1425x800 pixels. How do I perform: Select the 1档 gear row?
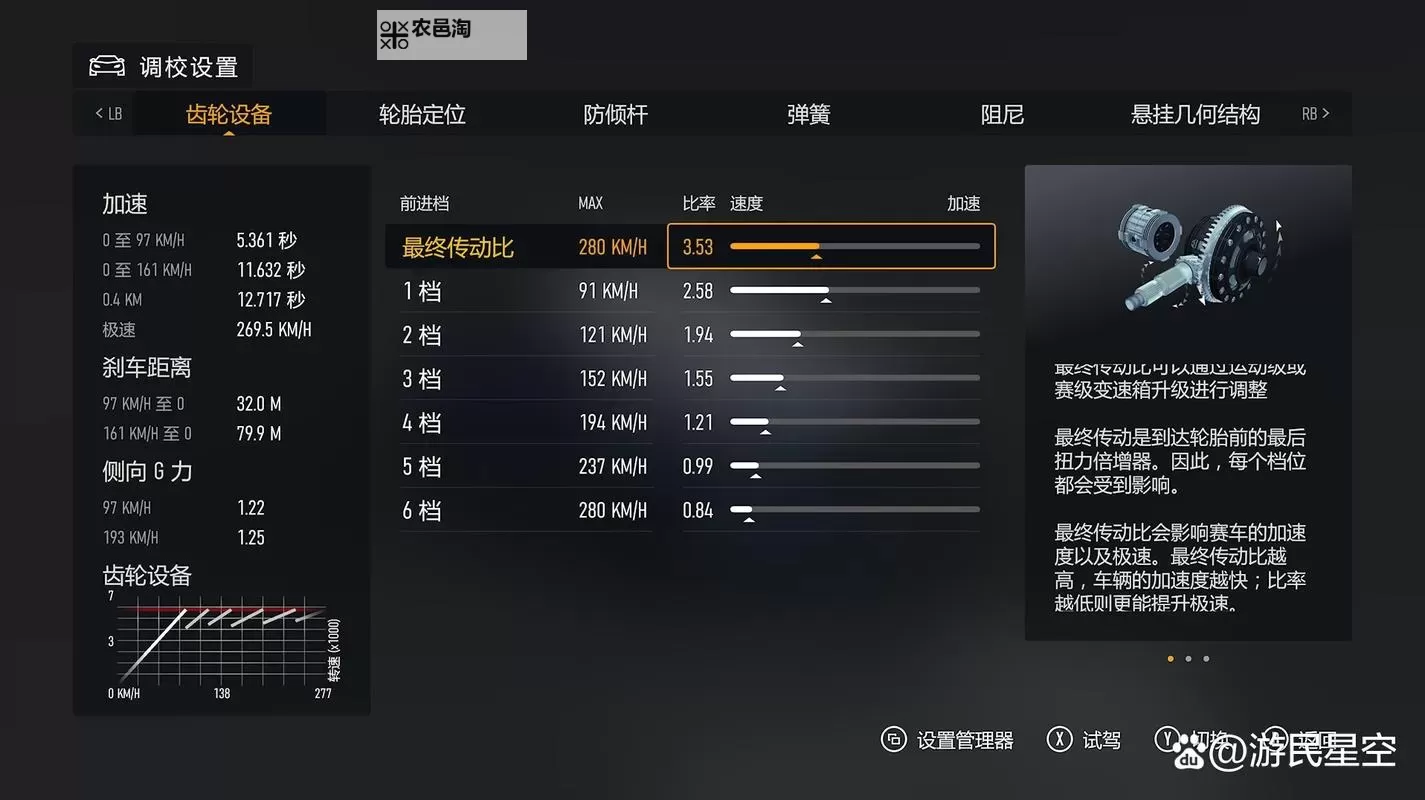click(520, 290)
